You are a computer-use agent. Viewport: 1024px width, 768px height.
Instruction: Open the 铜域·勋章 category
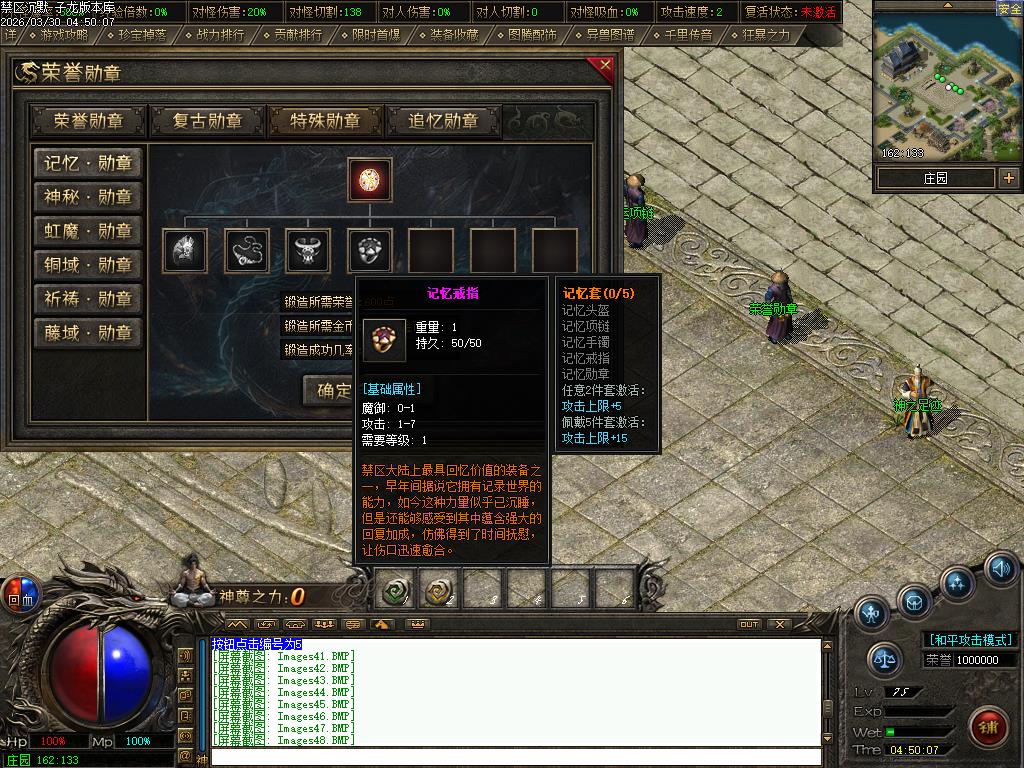point(88,265)
